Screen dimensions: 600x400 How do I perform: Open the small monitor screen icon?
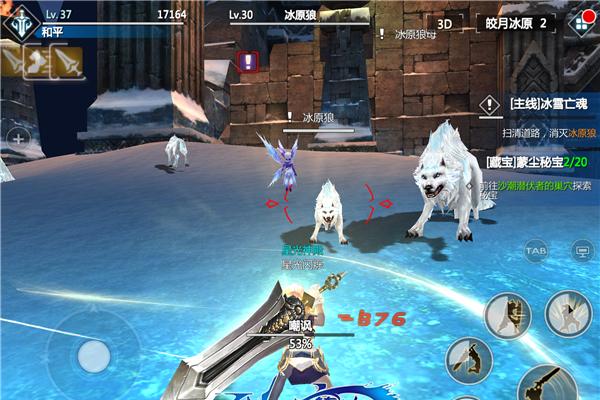pos(581,250)
